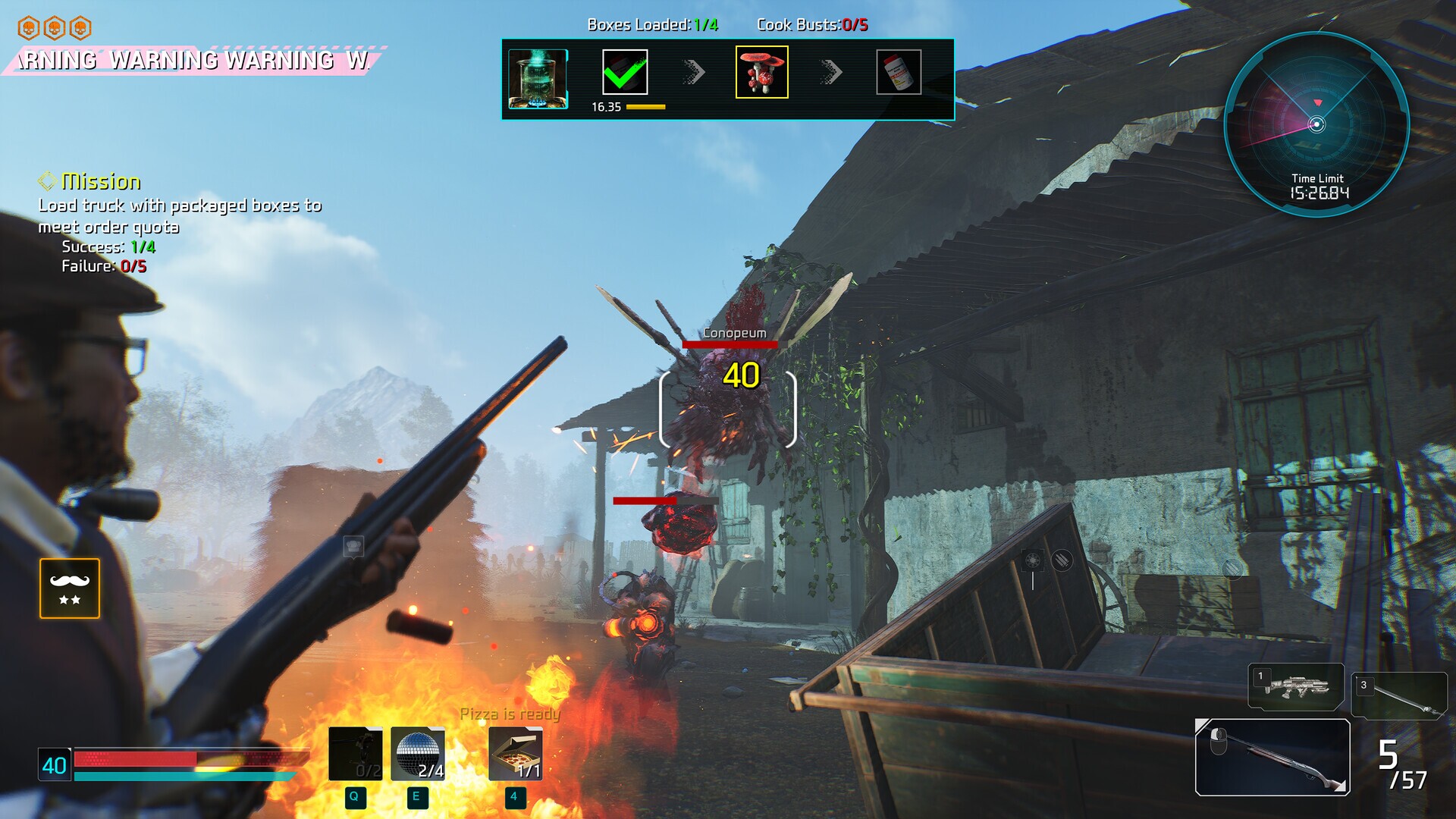Open the circular radar minimap

(x=1317, y=124)
